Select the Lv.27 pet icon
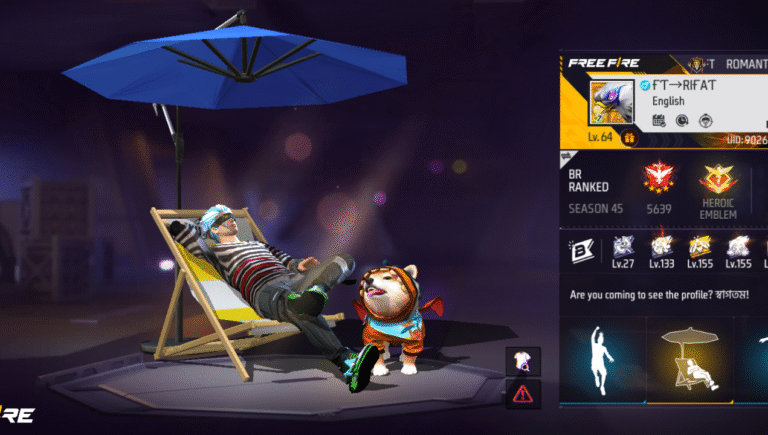The height and width of the screenshot is (435, 768). point(624,246)
